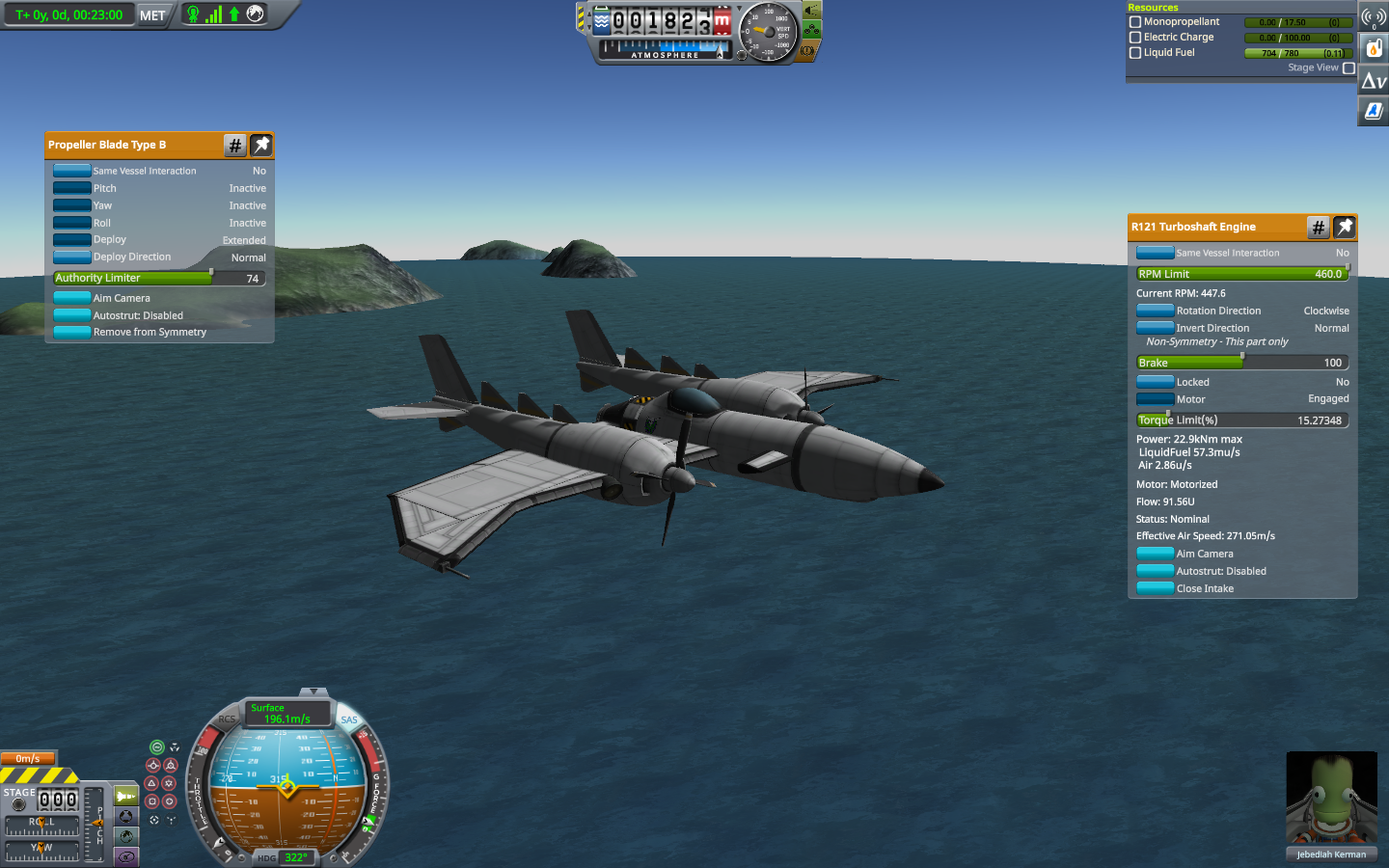
Task: Pin the Propeller Blade Type B window
Action: coord(261,145)
